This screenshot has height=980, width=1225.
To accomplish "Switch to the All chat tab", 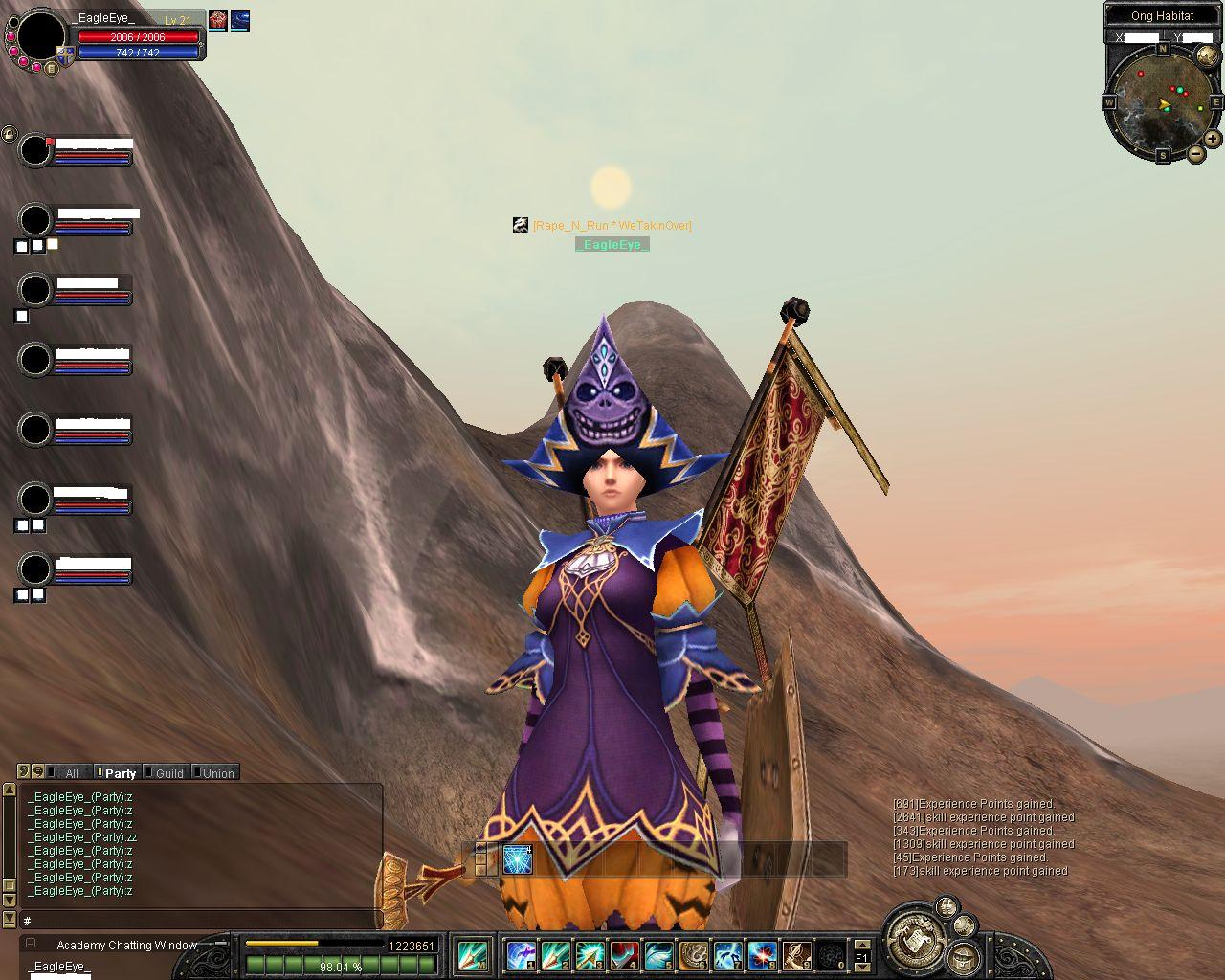I will point(71,773).
